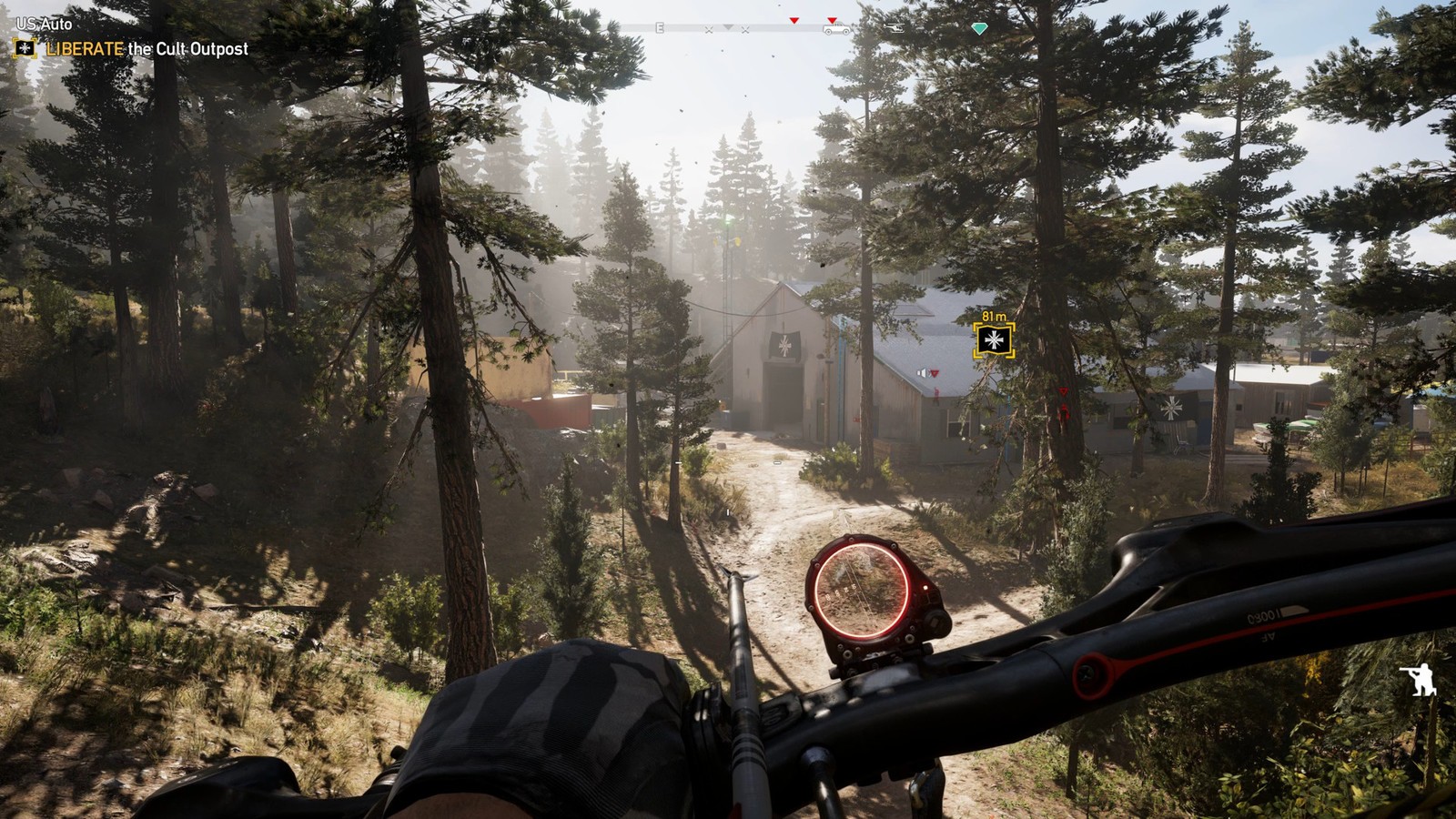Click the truck icon on the compass
The width and height of the screenshot is (1456, 819).
pos(835,30)
